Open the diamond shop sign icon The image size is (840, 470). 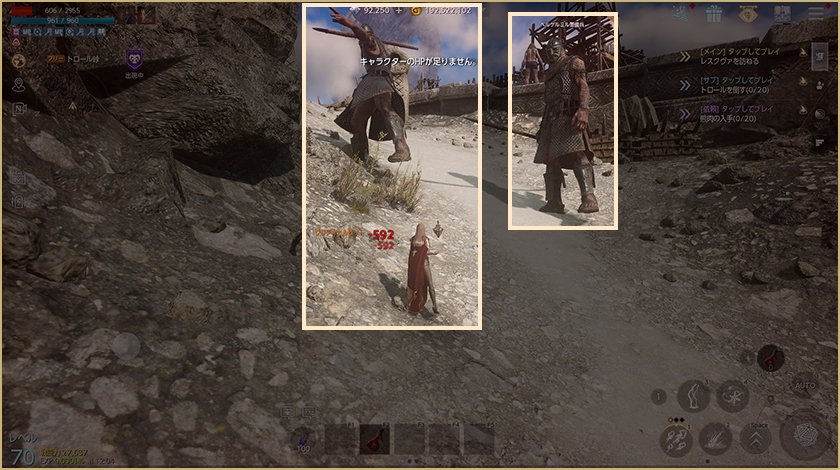(x=749, y=14)
